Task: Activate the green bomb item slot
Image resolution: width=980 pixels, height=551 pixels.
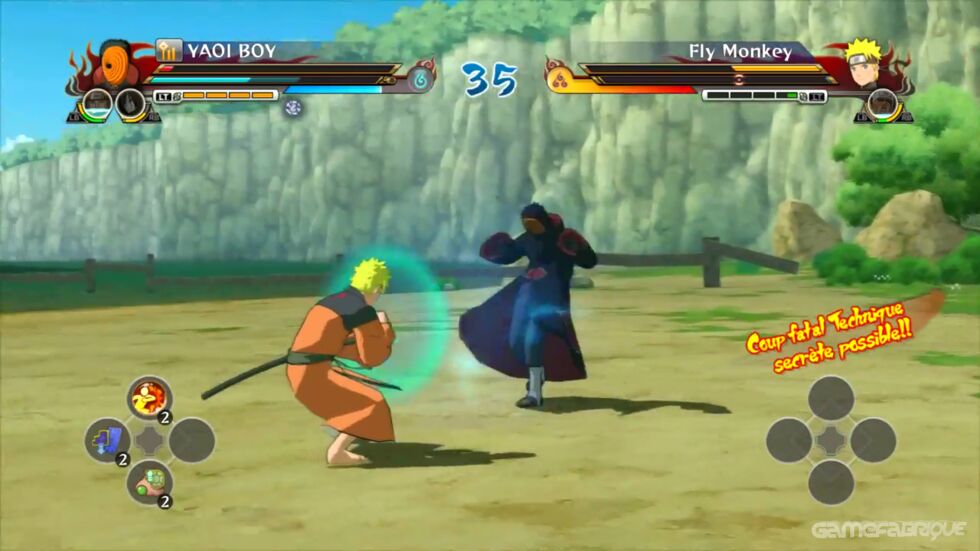Action: [149, 482]
